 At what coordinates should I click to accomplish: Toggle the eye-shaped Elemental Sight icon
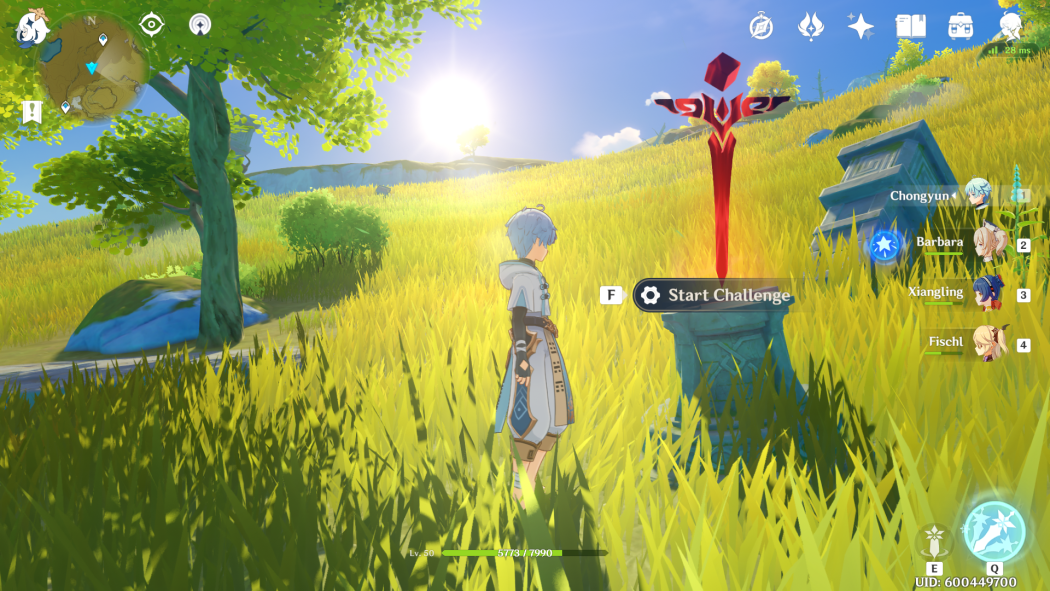[x=151, y=24]
